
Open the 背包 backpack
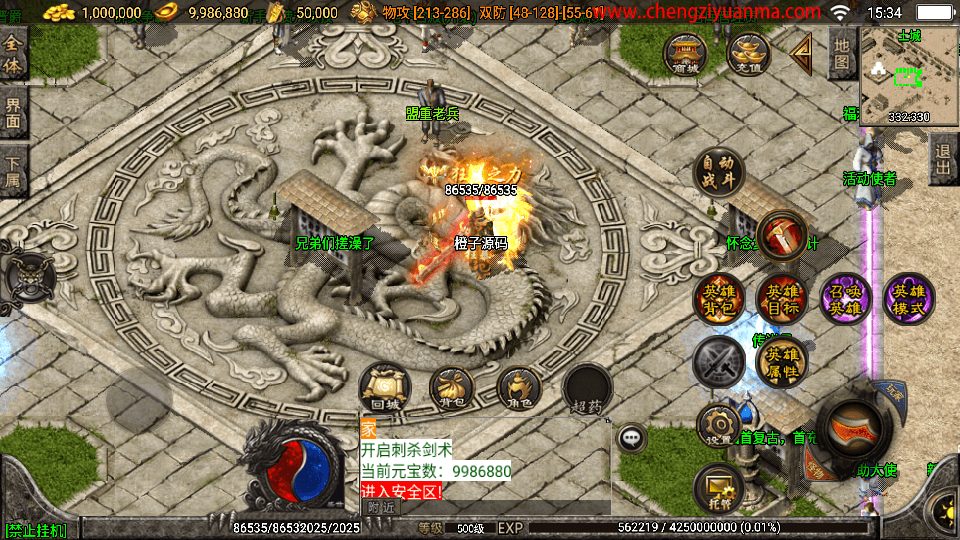(x=451, y=389)
